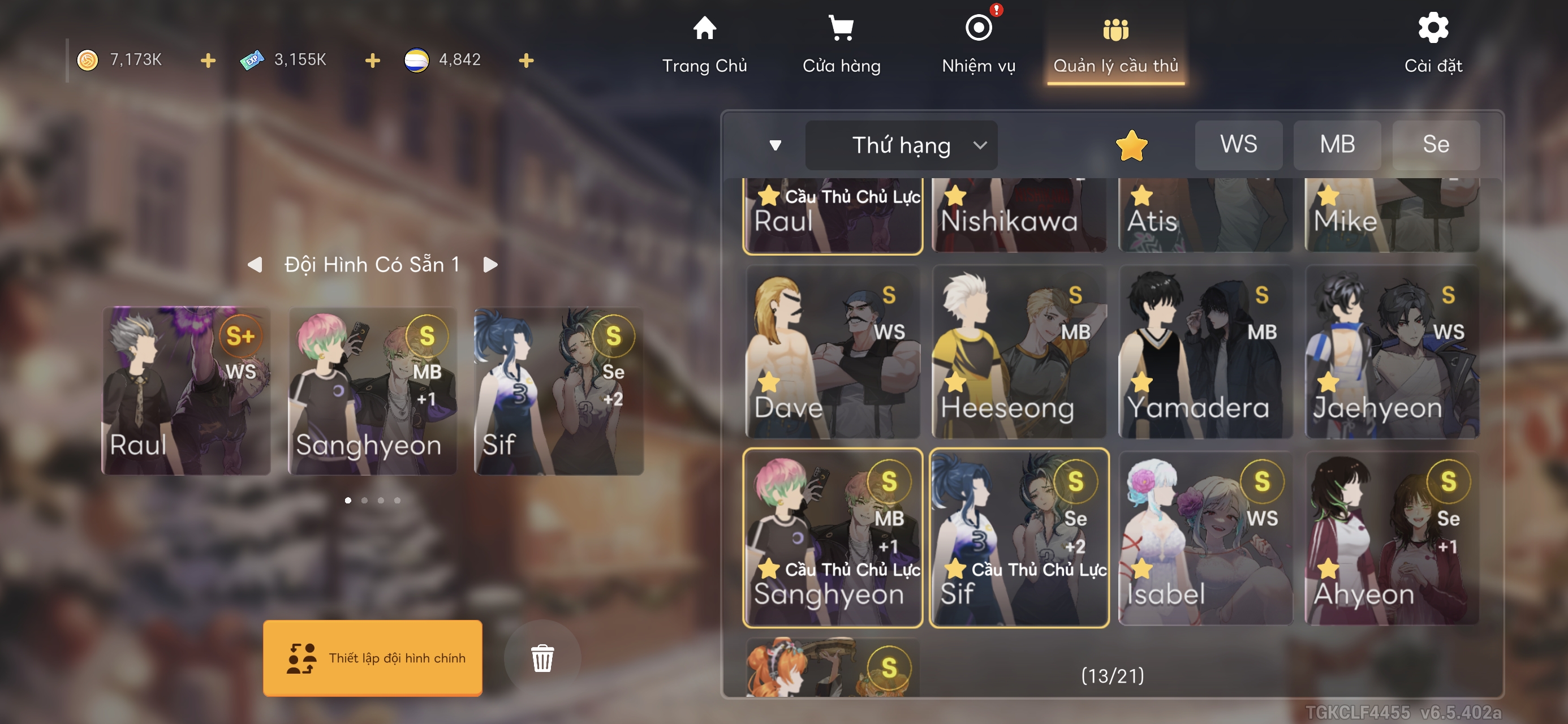
Task: Select Dave player card in list
Action: point(832,352)
